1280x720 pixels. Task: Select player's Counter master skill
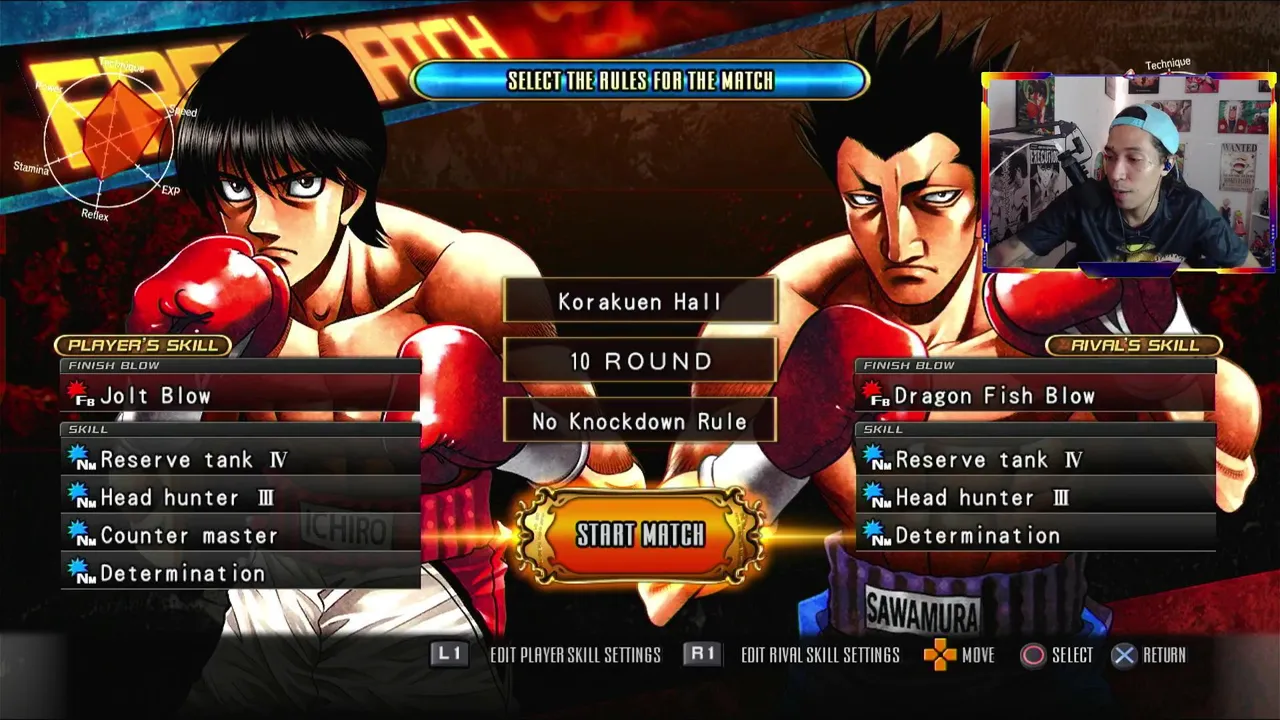click(240, 536)
